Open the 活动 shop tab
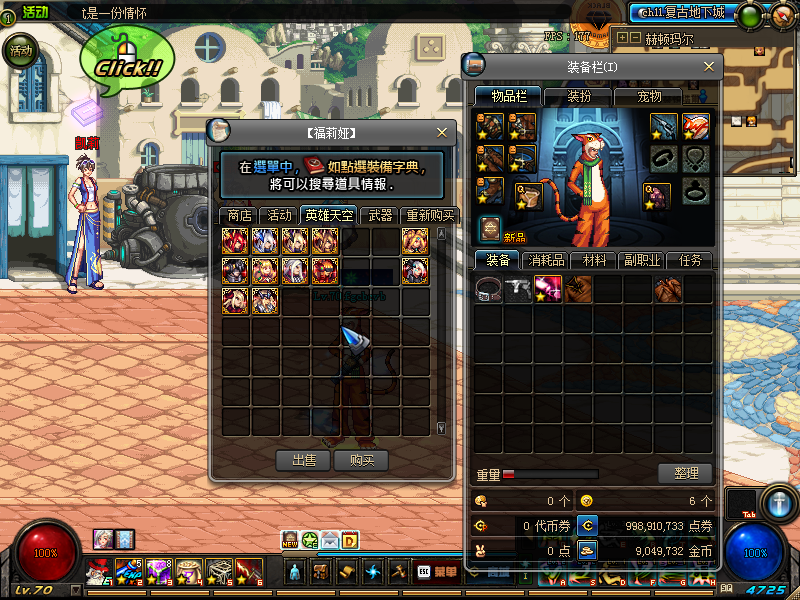This screenshot has width=800, height=600. click(280, 215)
